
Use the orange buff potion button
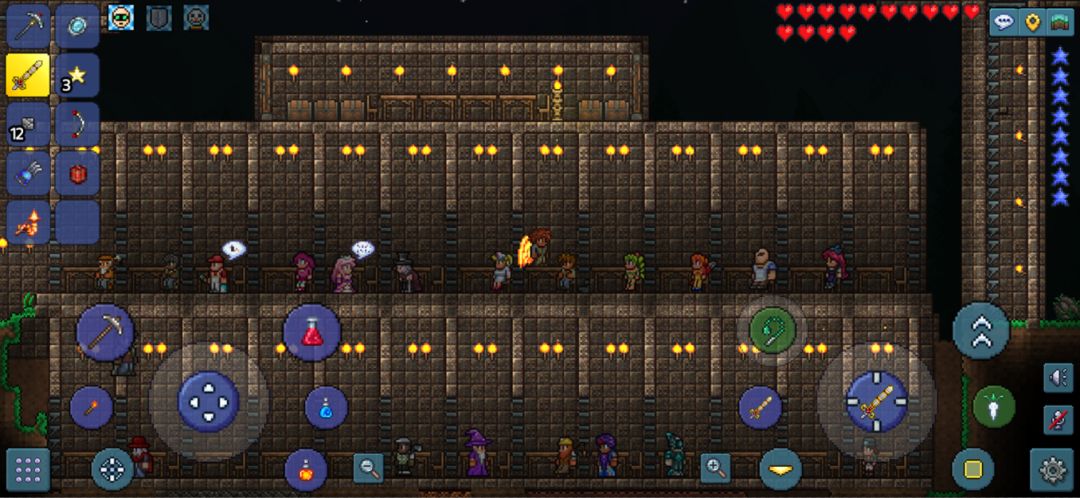point(305,469)
